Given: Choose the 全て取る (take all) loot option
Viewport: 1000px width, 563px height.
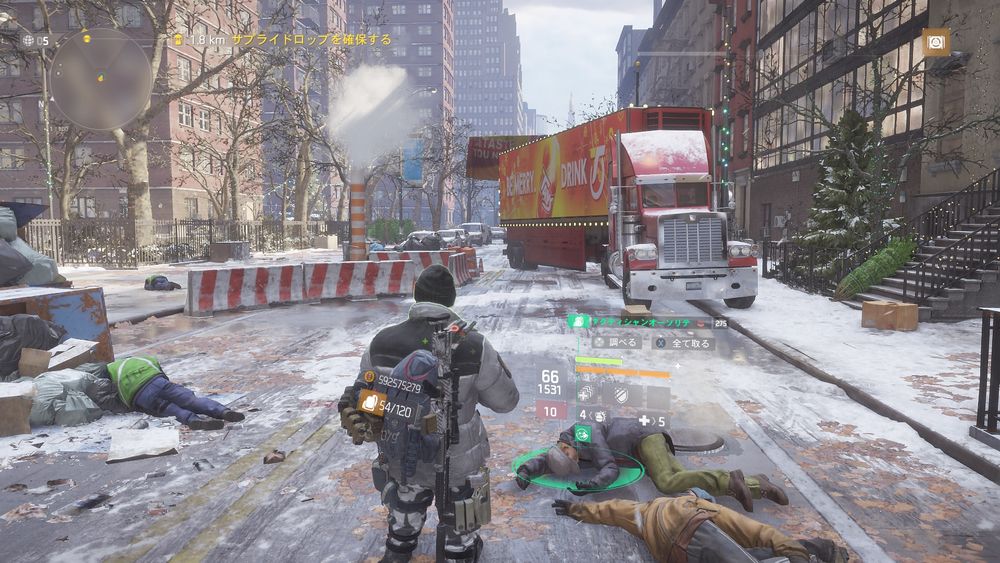Looking at the screenshot, I should [x=683, y=342].
